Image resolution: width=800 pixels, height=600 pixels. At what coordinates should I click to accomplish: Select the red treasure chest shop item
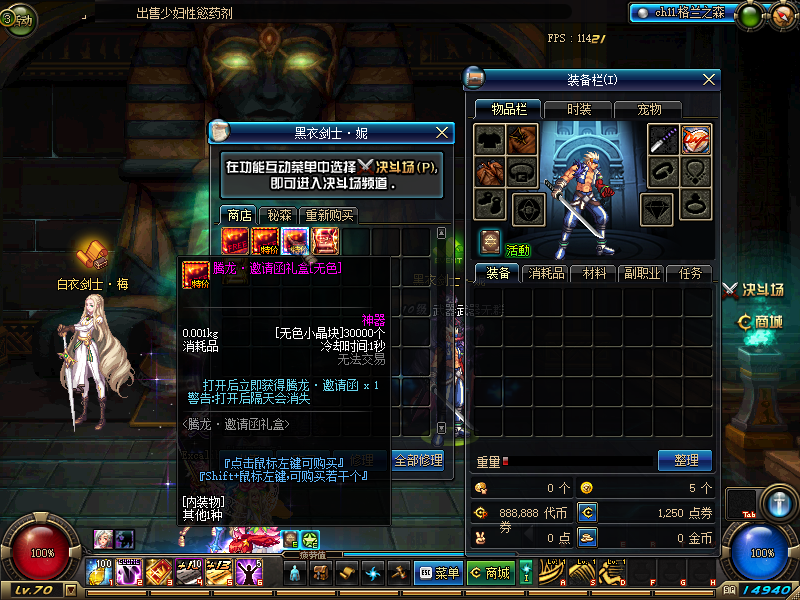(x=325, y=241)
